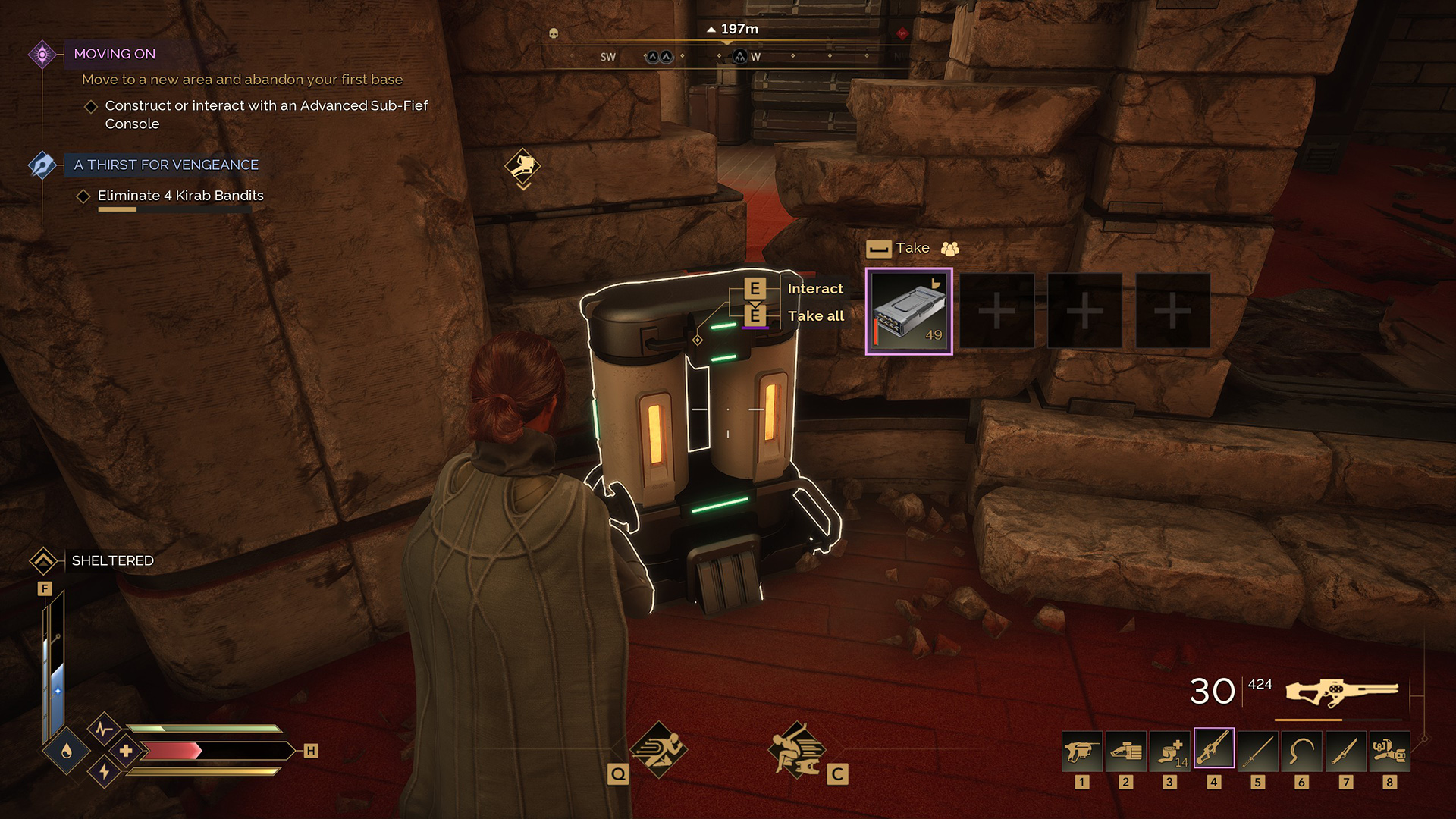
Task: Use the bandage stack in hotbar slot 3
Action: click(1170, 751)
